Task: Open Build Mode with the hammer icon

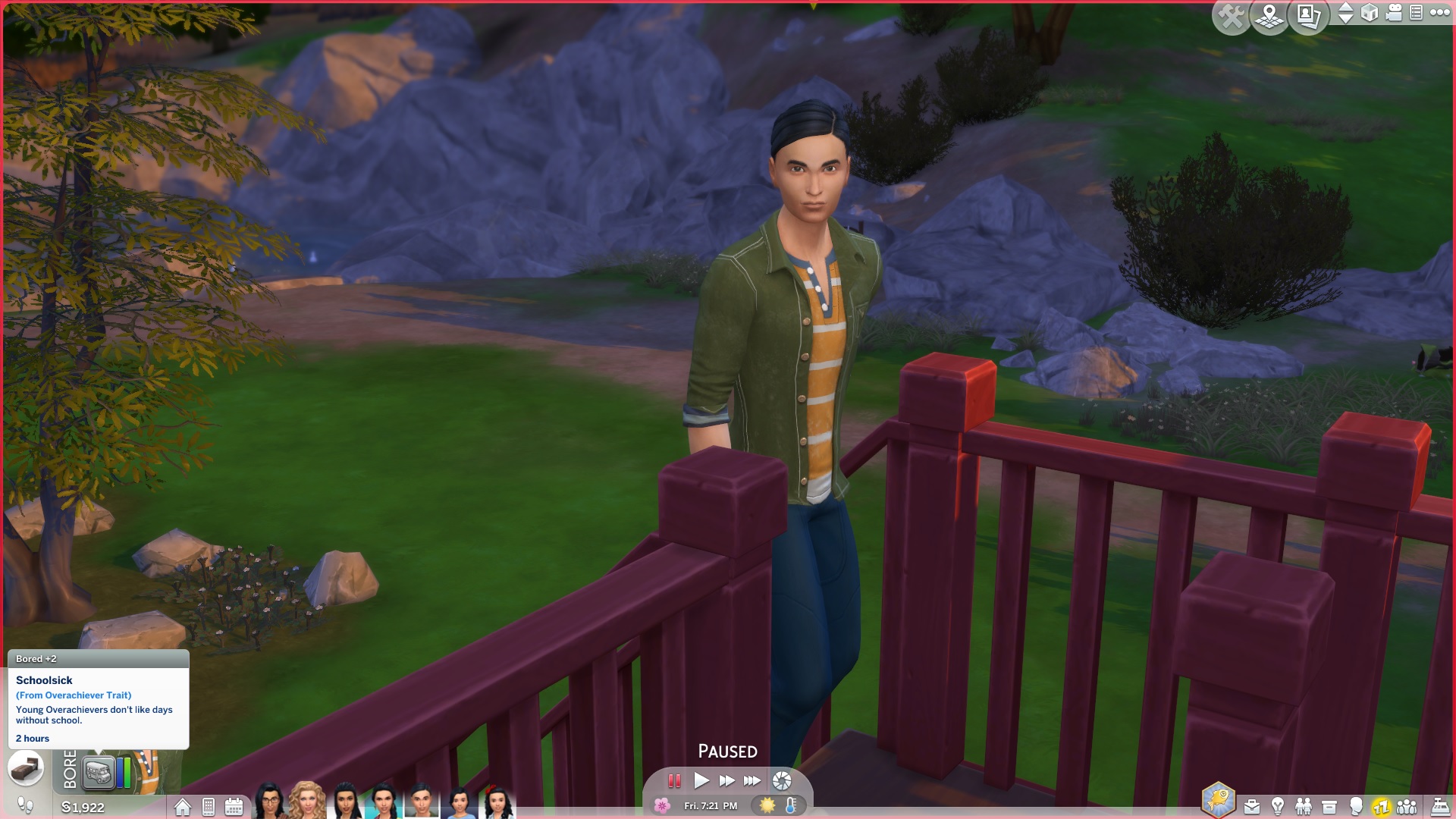Action: 1232,17
